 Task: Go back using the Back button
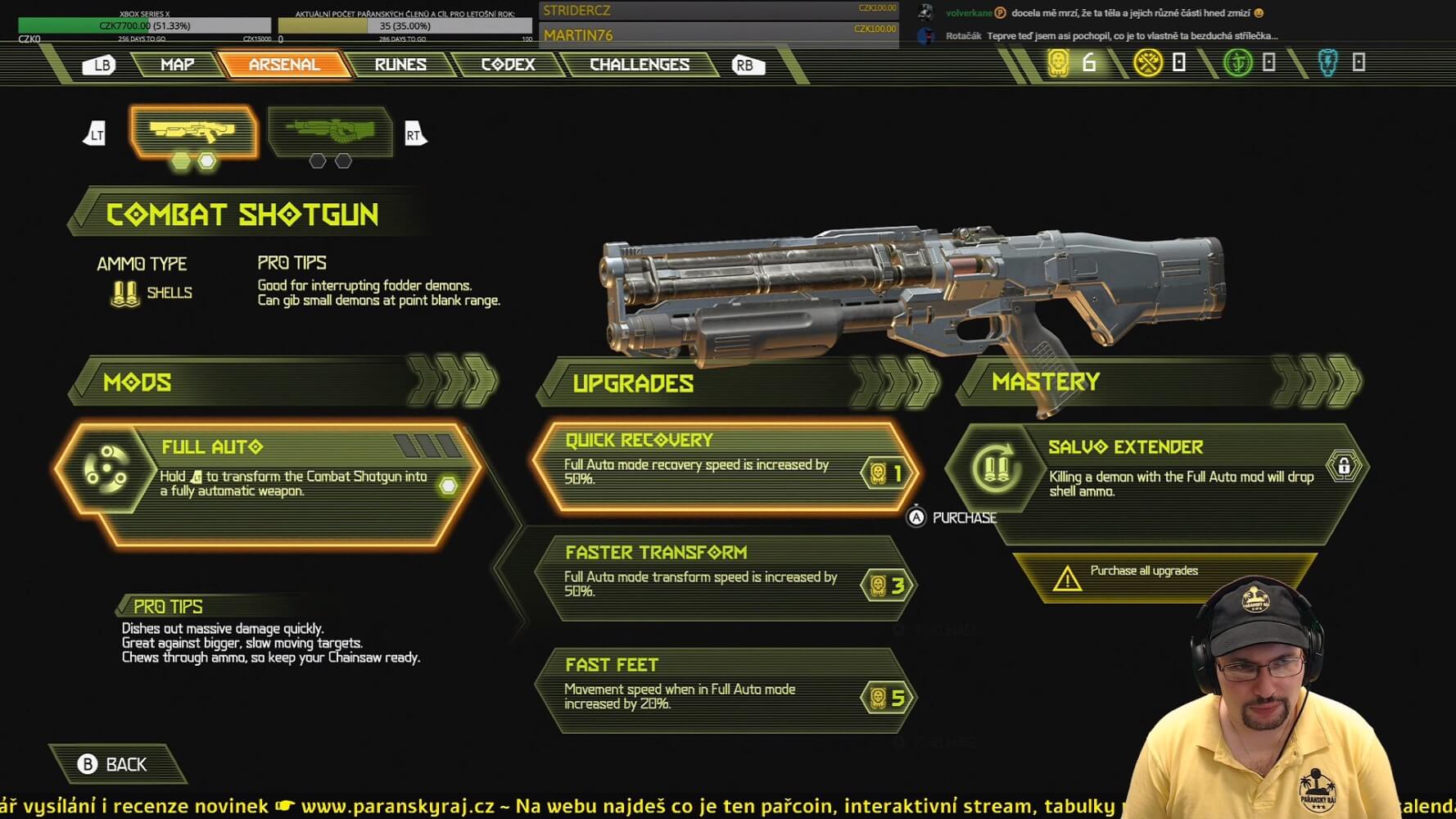(x=115, y=764)
